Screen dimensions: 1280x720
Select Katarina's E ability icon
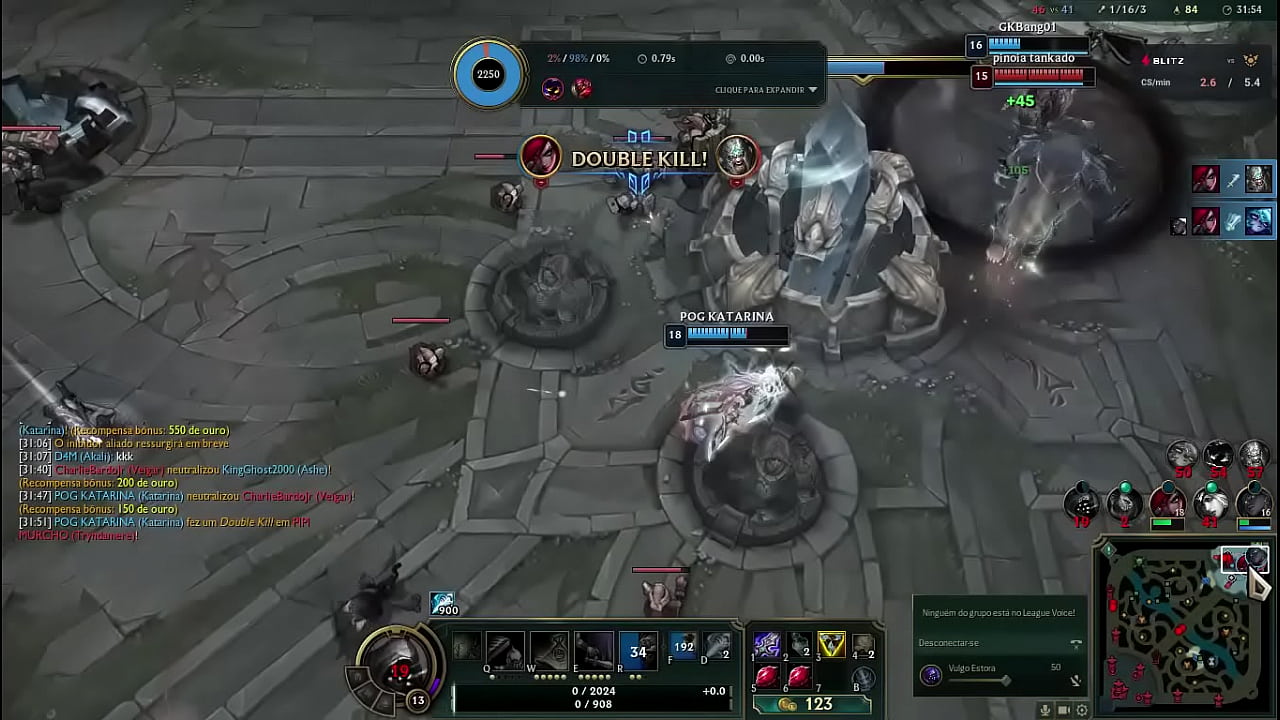pos(593,651)
